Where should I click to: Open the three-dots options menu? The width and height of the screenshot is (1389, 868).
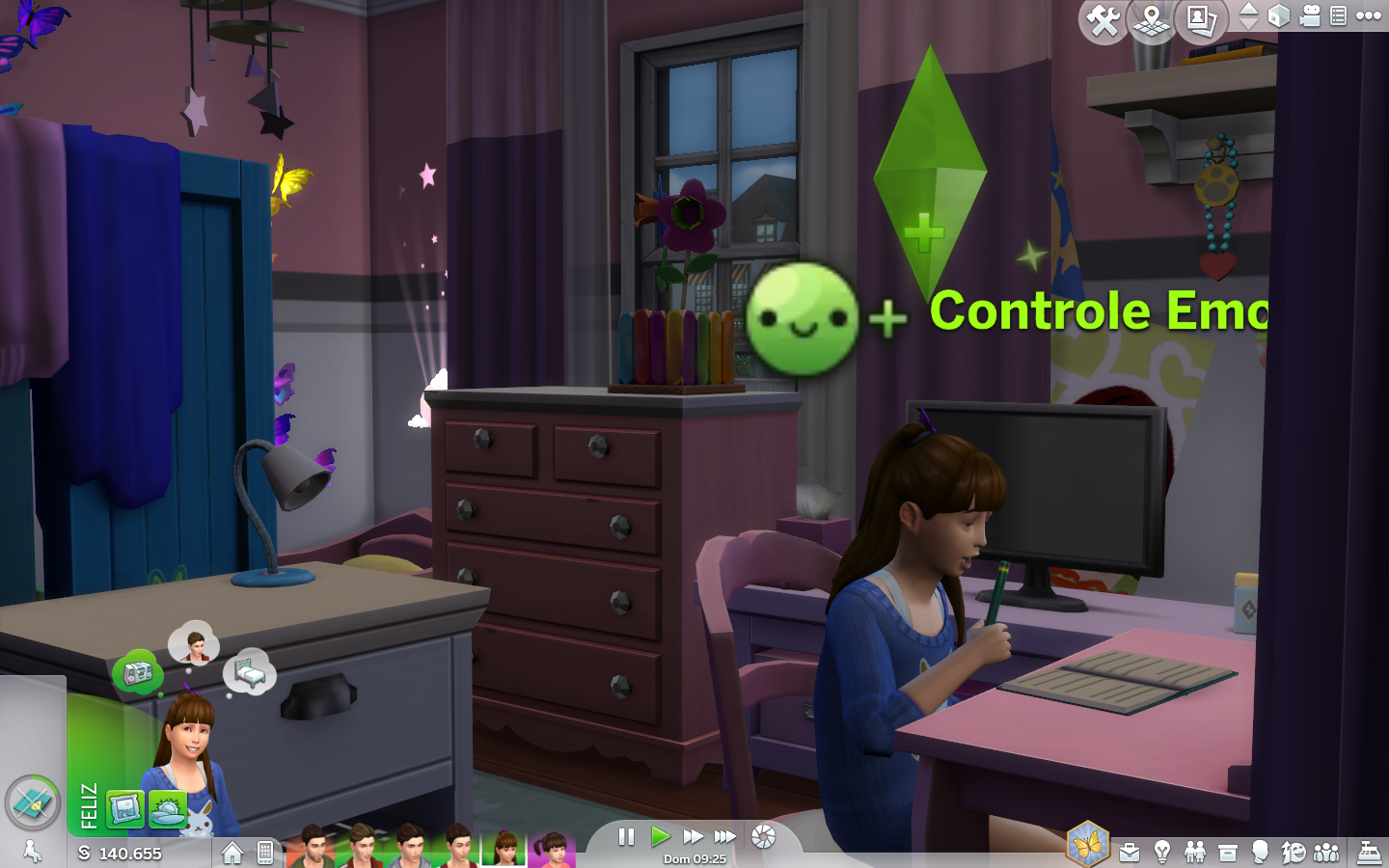1369,15
